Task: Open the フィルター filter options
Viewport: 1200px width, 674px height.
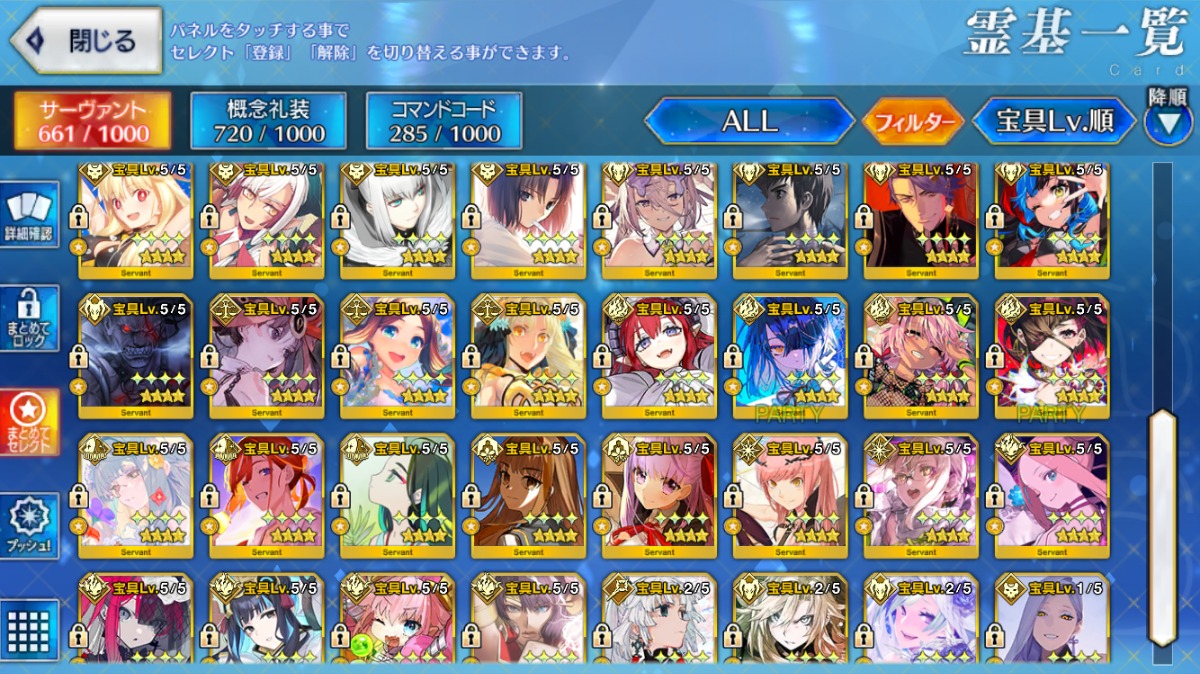Action: (x=913, y=122)
